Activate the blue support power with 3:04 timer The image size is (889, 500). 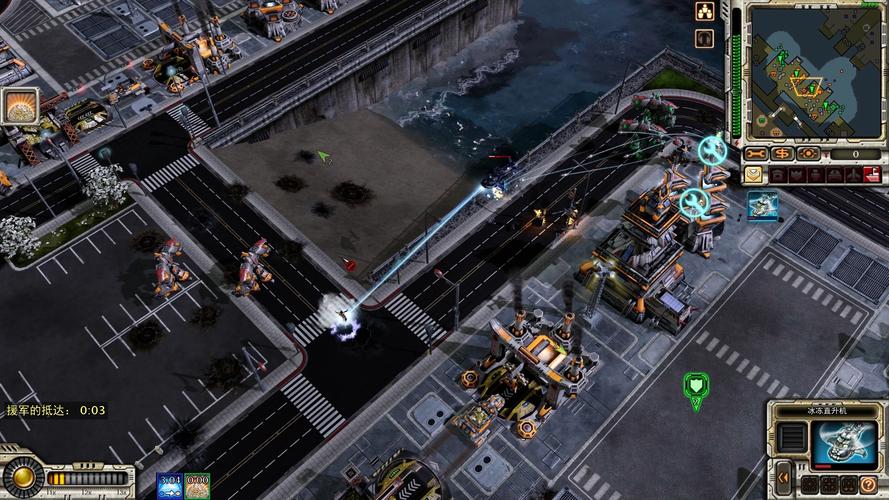pyautogui.click(x=168, y=486)
